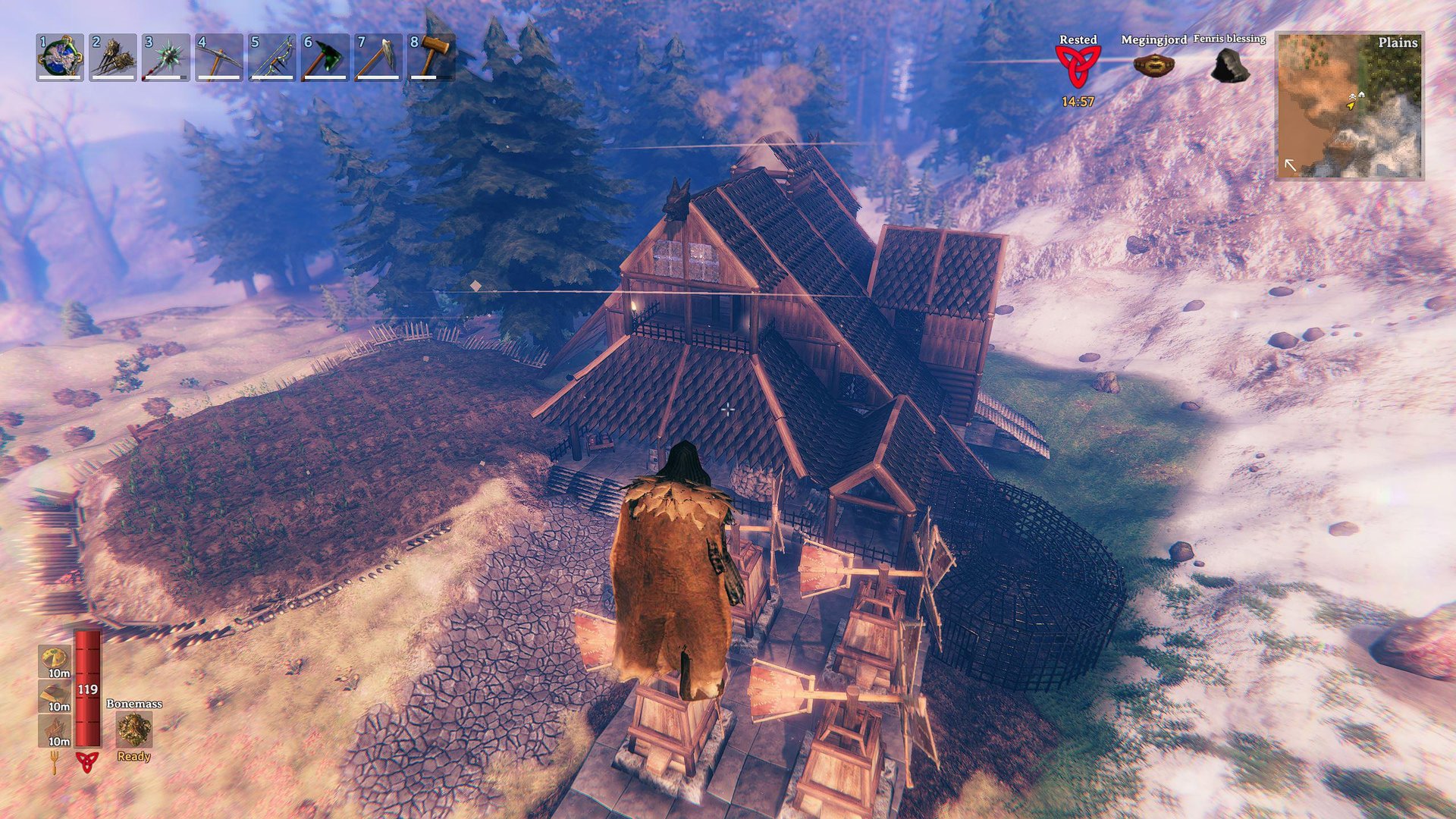Choose the pickaxe in hotbar slot 4

coord(219,58)
